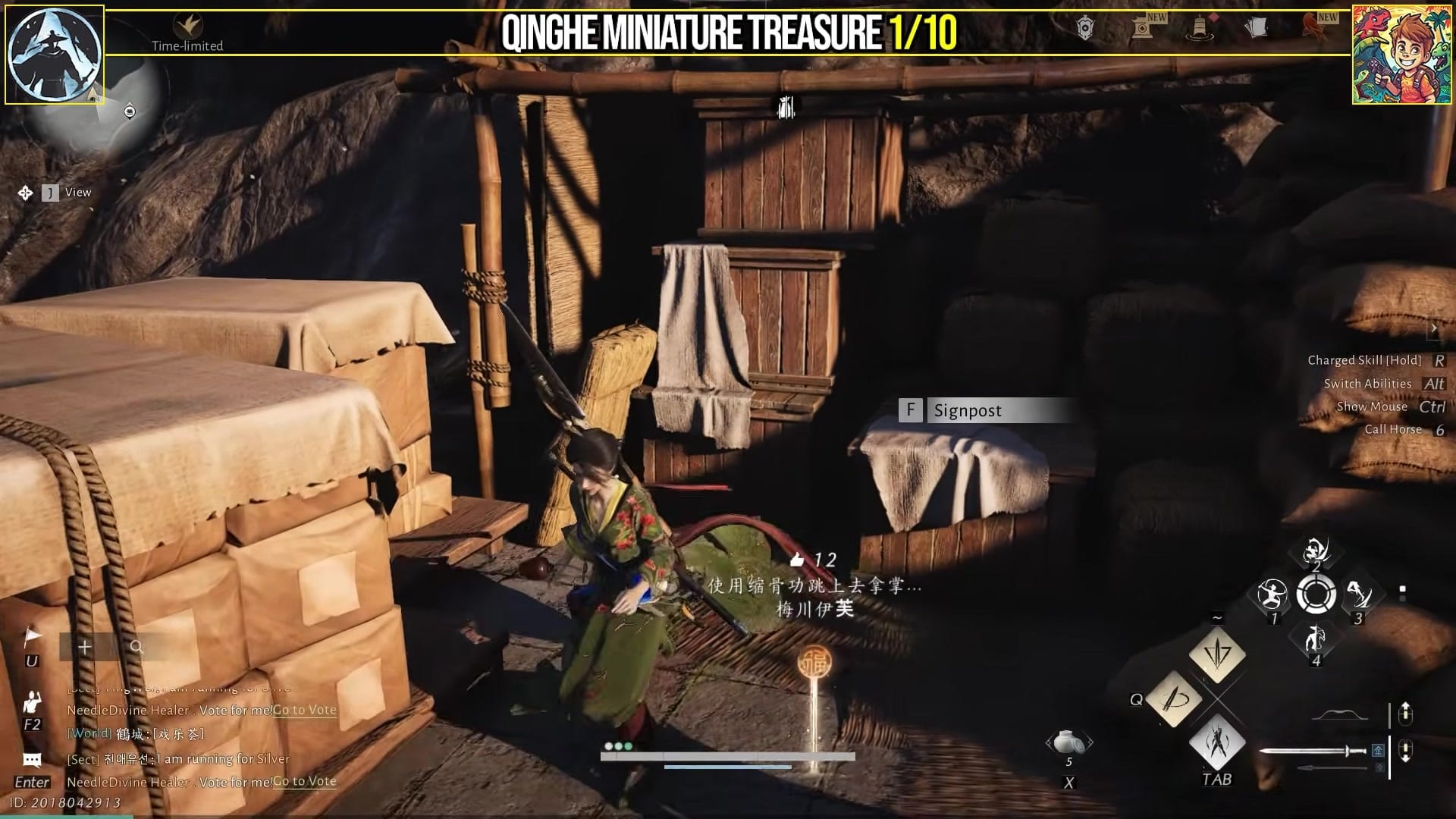
Task: Select the red bird icon marked NEW
Action: (x=1314, y=29)
